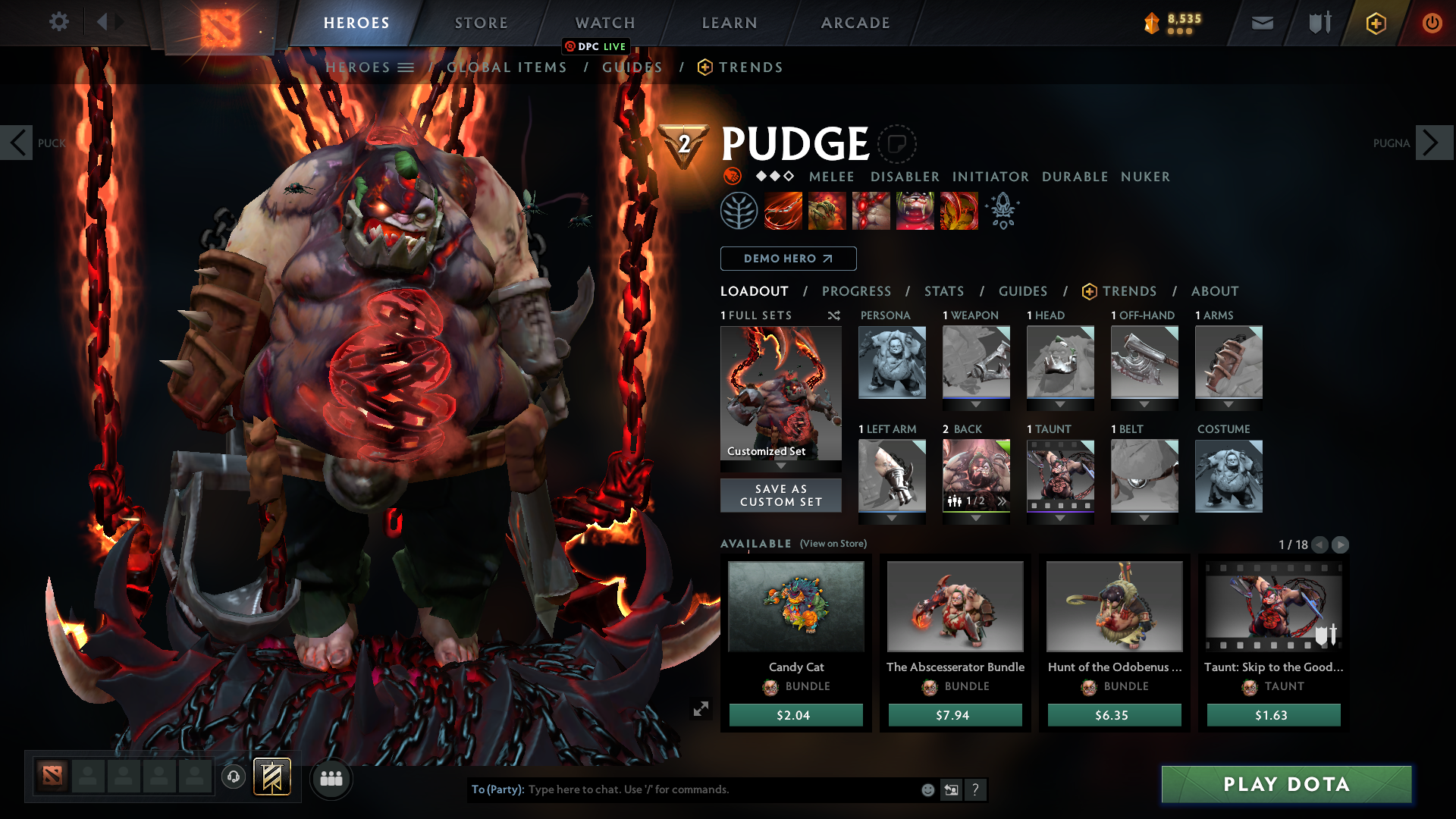Viewport: 1456px width, 819px height.
Task: Toggle the shuffle icon next to Full Sets
Action: point(833,315)
